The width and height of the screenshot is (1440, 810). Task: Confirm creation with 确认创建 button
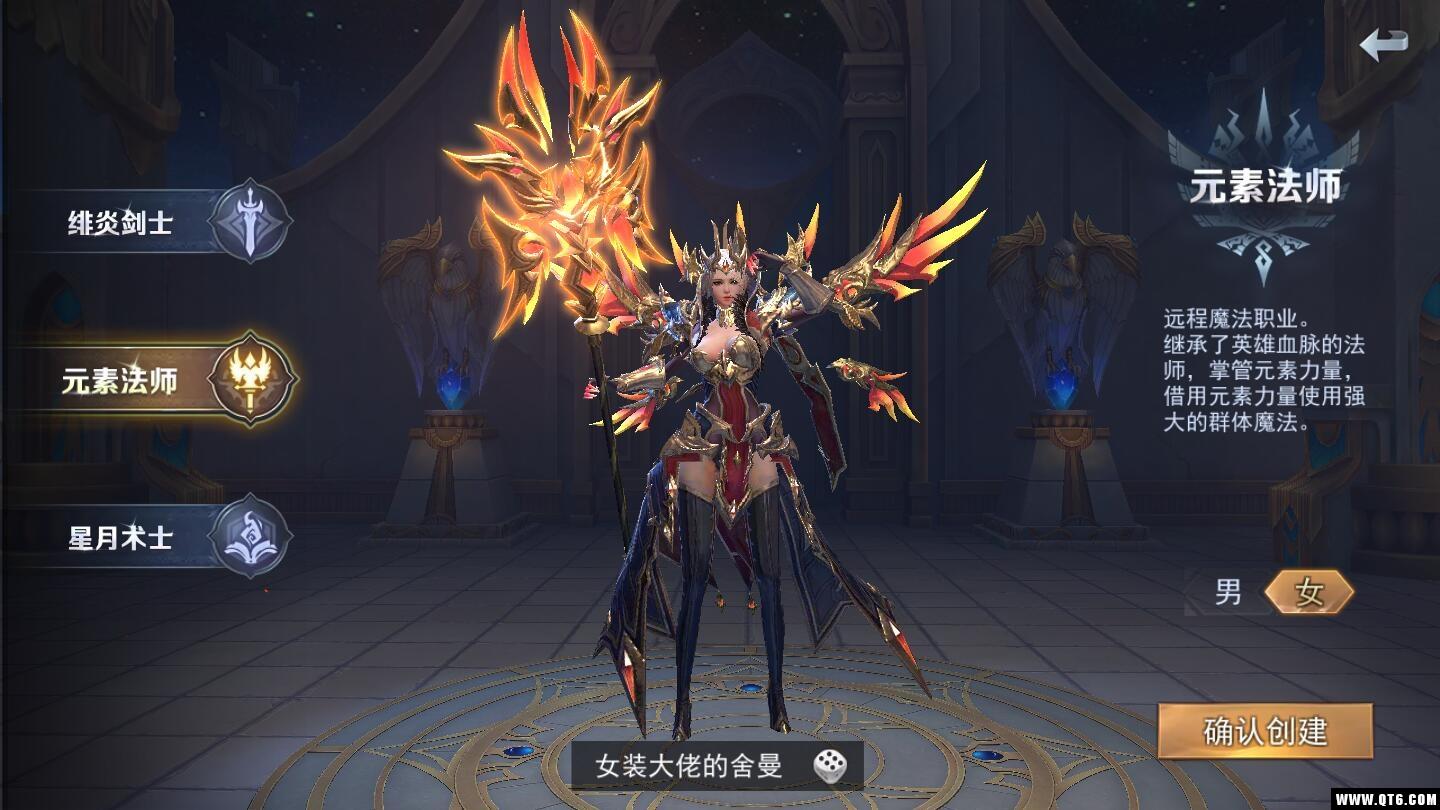pos(1265,731)
